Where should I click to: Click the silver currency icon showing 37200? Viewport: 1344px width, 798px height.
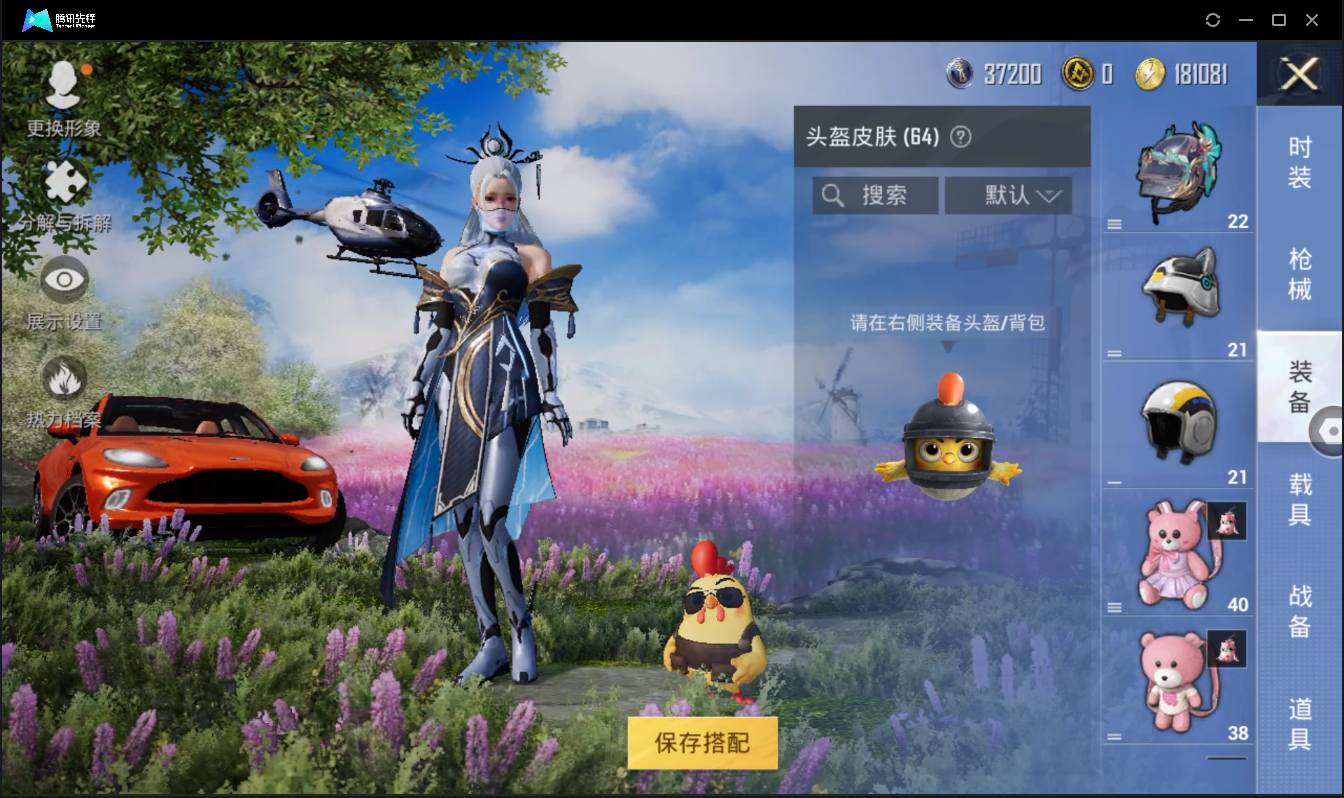(958, 74)
